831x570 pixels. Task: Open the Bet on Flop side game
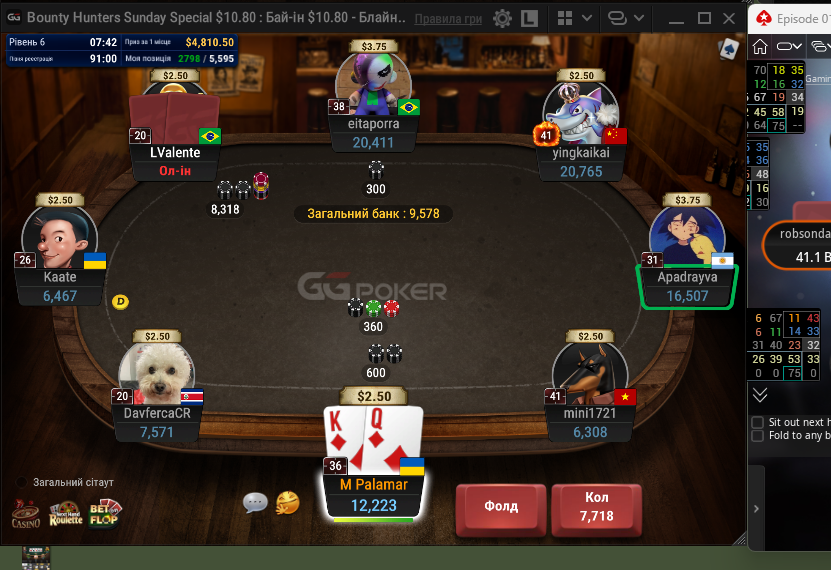[x=107, y=514]
